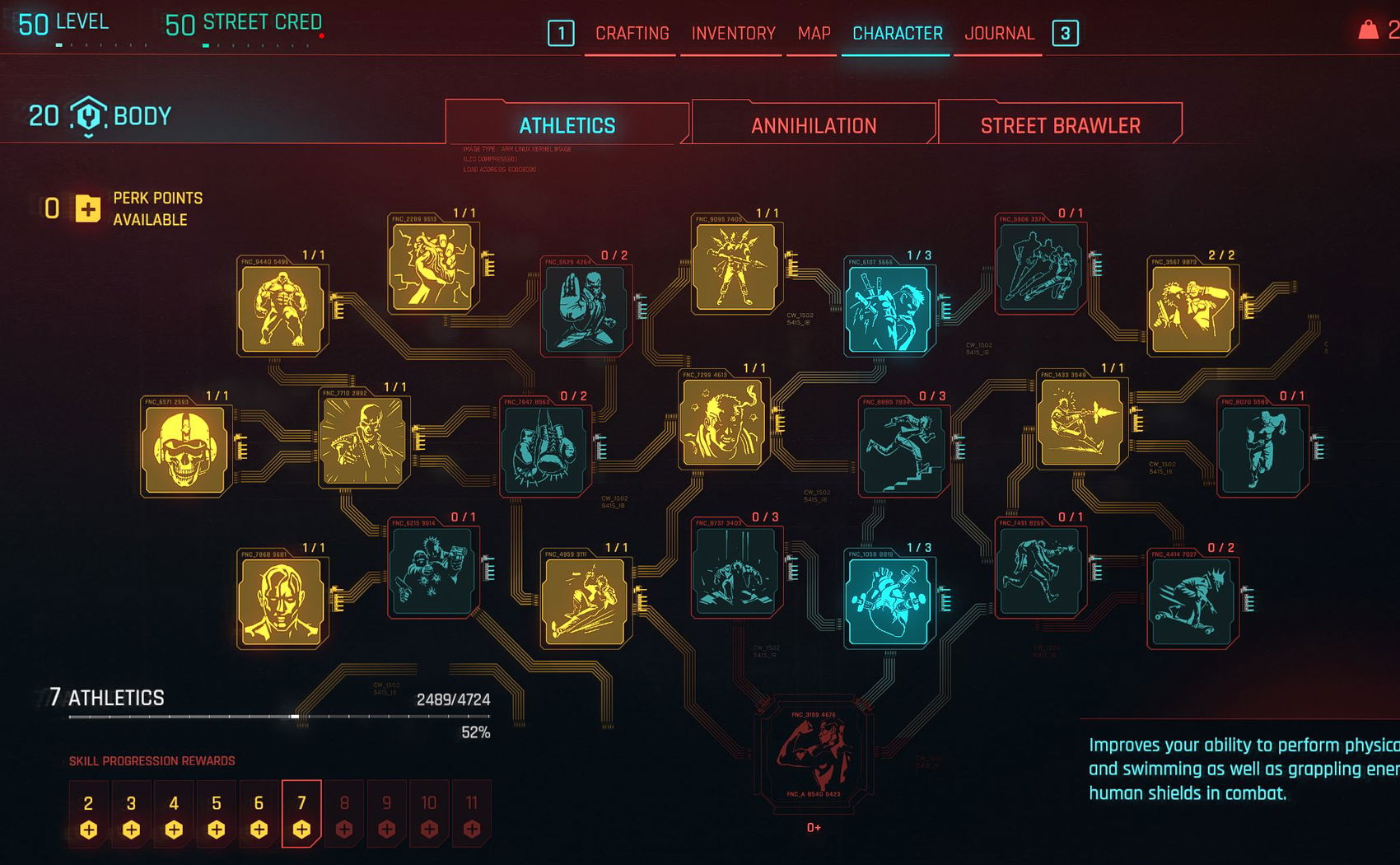Show the Street Brawler skill tree
Image resolution: width=1400 pixels, height=865 pixels.
pos(1060,125)
